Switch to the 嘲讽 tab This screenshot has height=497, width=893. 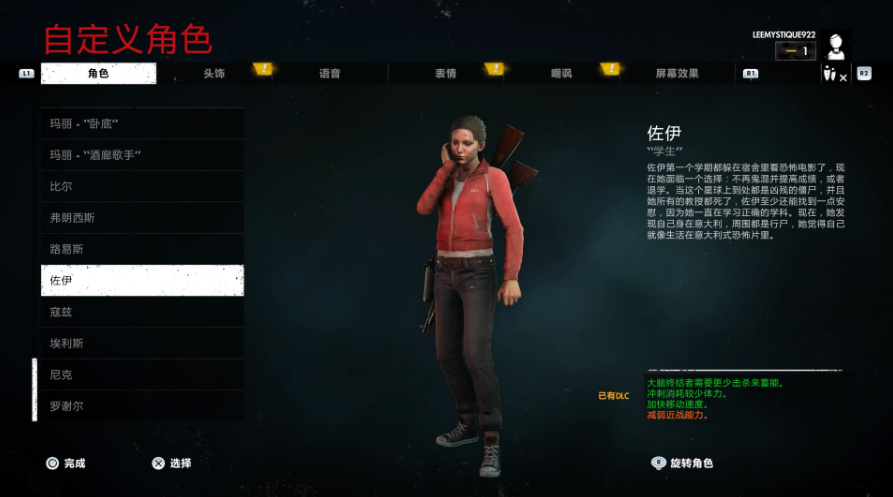tap(562, 73)
